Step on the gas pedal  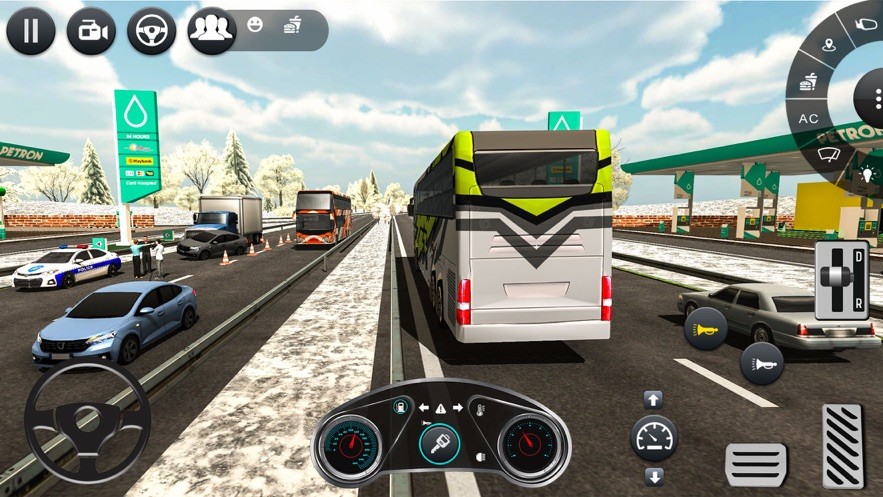pyautogui.click(x=842, y=446)
